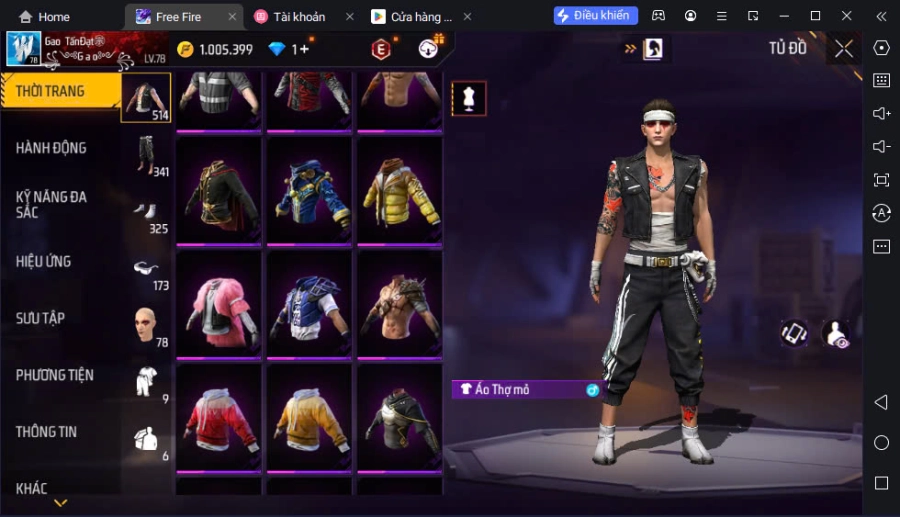The width and height of the screenshot is (900, 517).
Task: Expand the category list with down arrow
Action: tap(60, 503)
